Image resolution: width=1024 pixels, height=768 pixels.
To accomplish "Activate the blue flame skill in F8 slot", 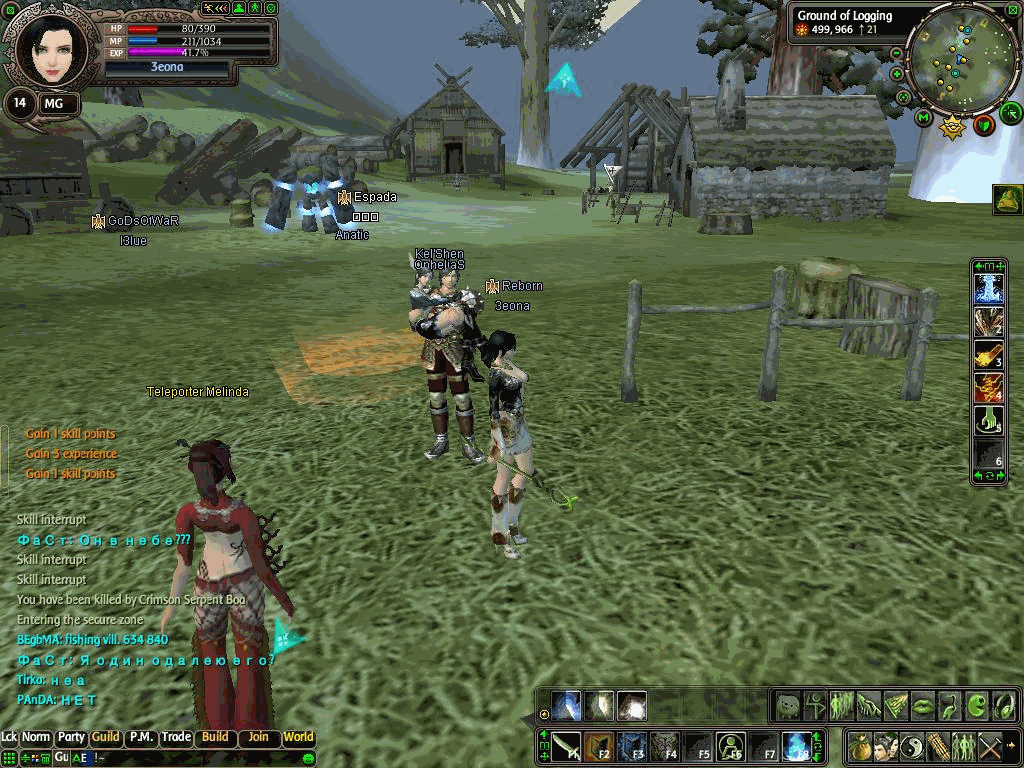I will 795,746.
